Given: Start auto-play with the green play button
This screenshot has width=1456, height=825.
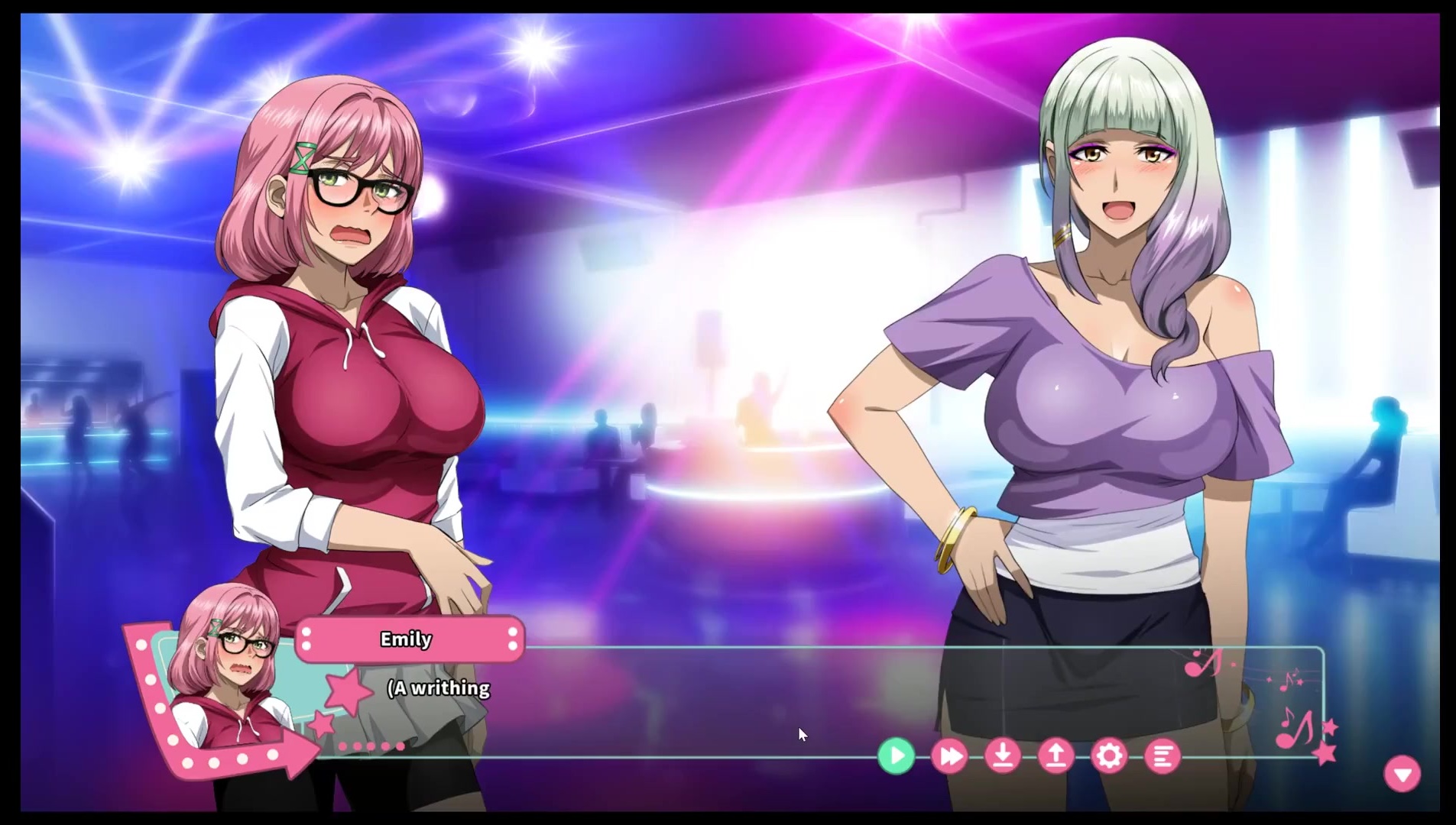Looking at the screenshot, I should pos(896,756).
